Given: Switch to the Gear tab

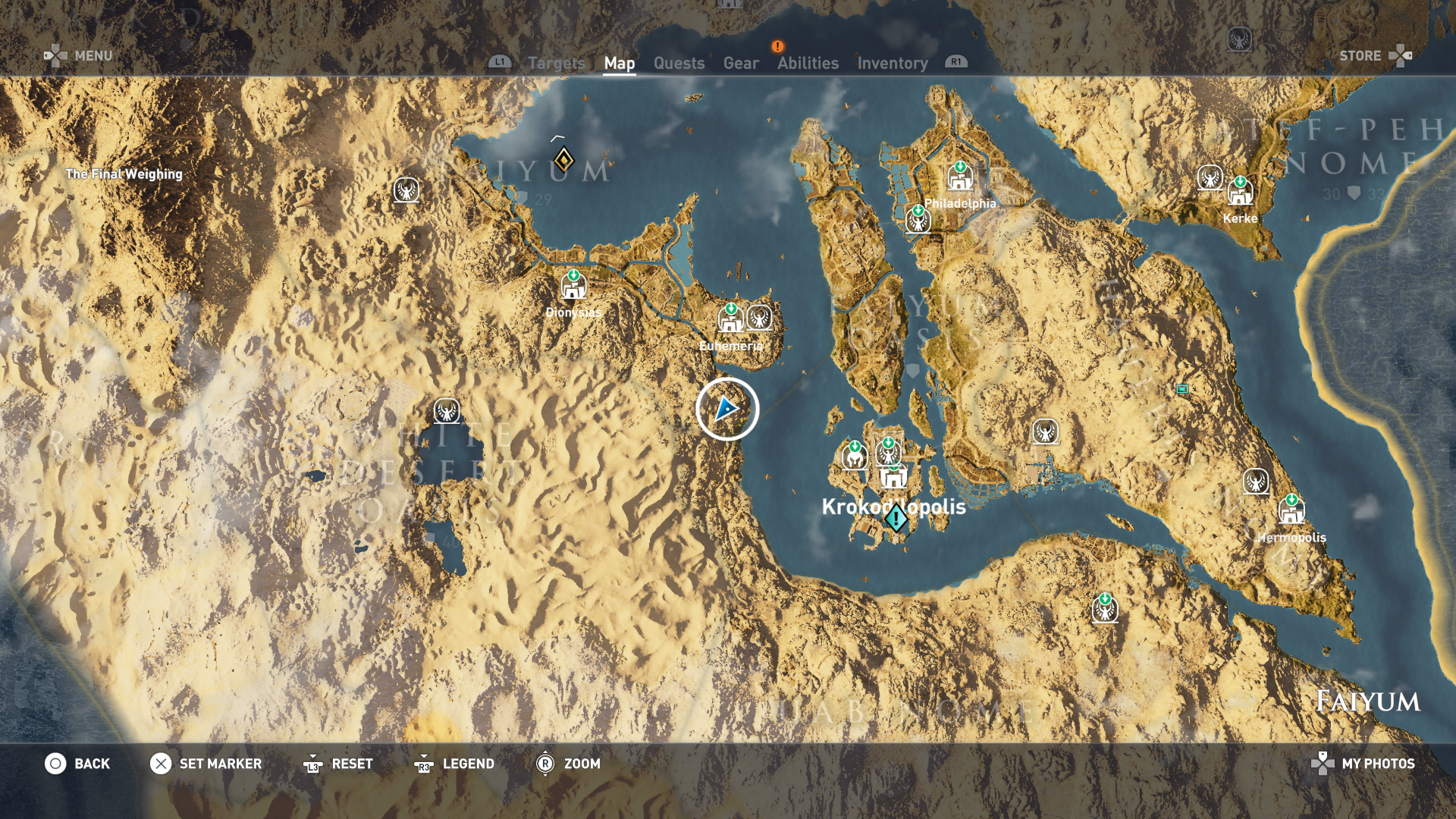Looking at the screenshot, I should (740, 64).
